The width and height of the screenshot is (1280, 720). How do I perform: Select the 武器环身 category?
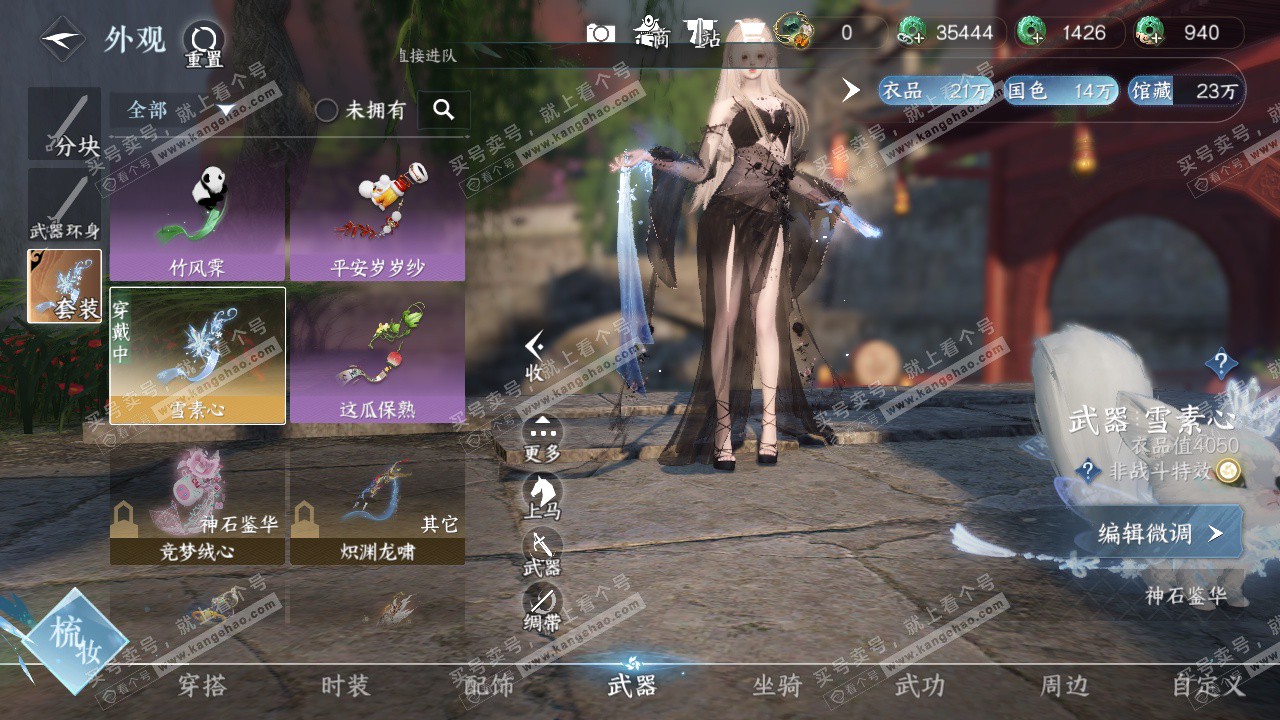click(65, 205)
